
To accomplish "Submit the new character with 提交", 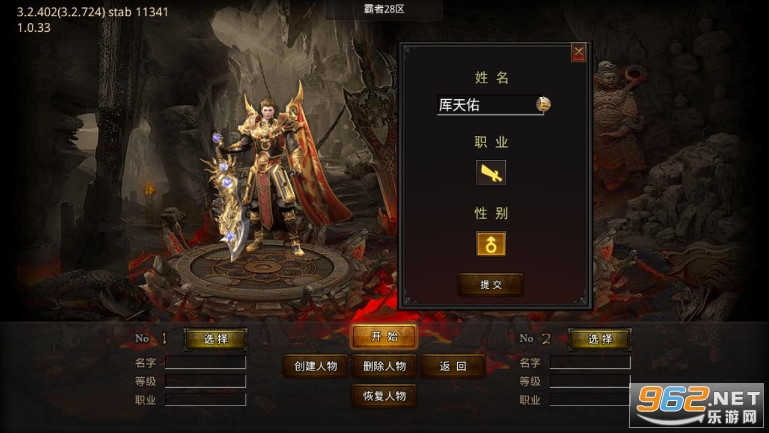I will pyautogui.click(x=491, y=285).
